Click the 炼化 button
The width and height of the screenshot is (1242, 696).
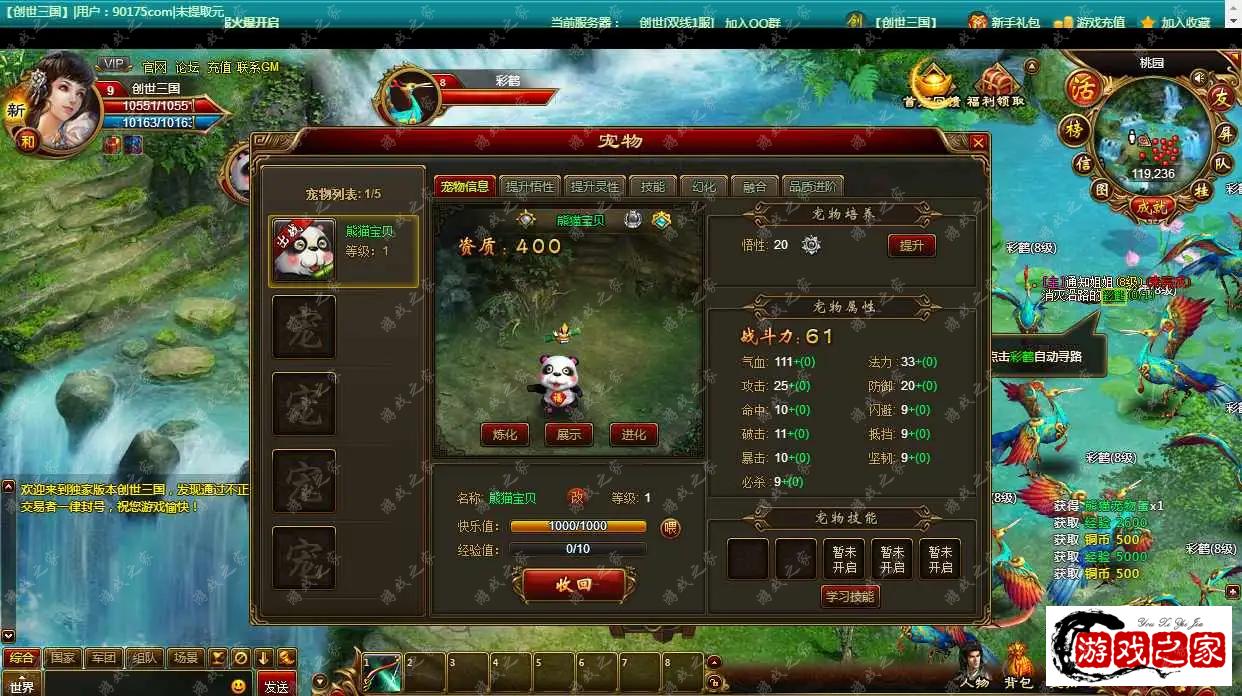[x=505, y=434]
